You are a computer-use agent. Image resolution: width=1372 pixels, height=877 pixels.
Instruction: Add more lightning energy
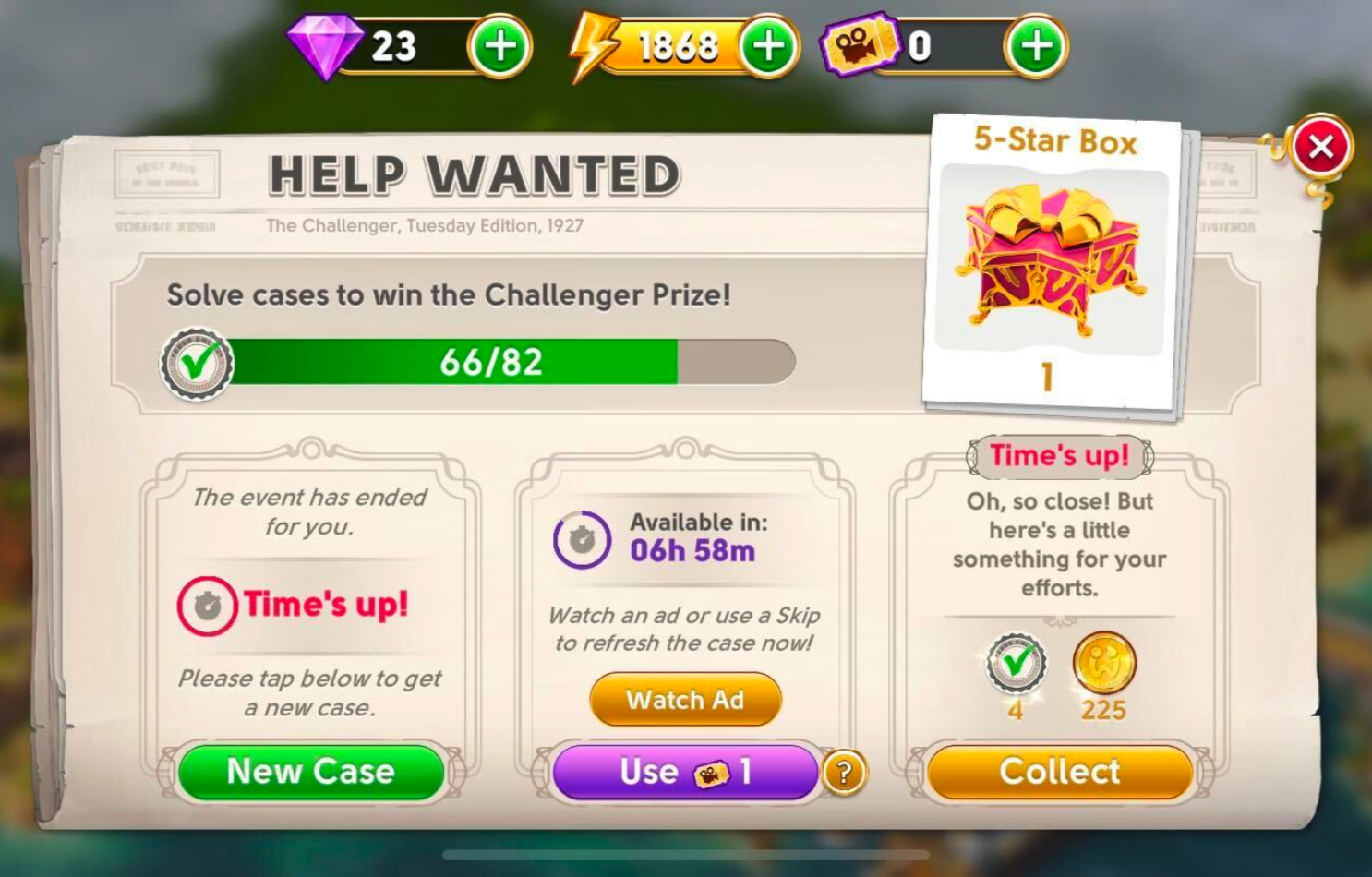[x=768, y=46]
